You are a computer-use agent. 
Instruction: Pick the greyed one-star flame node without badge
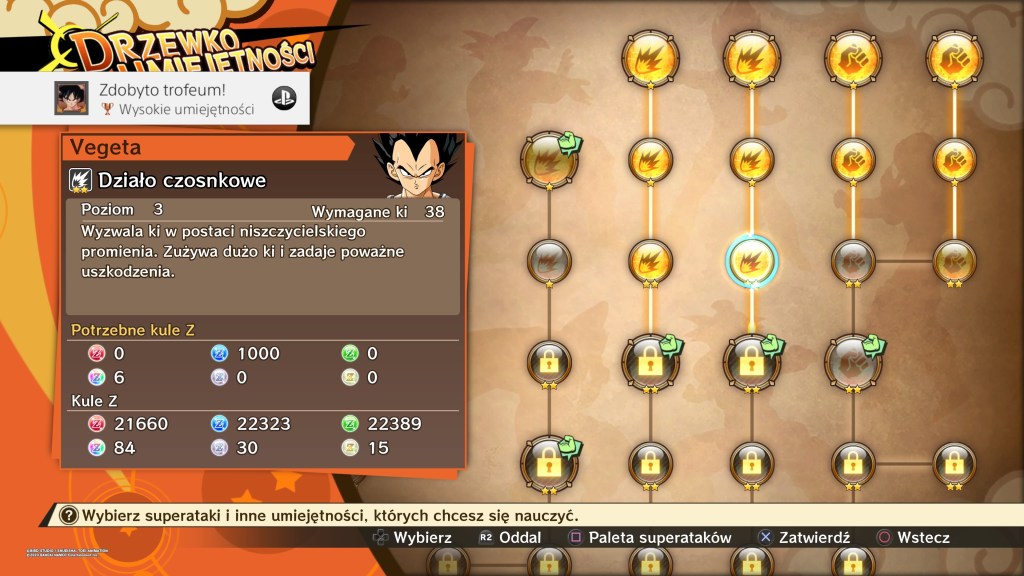pos(547,259)
